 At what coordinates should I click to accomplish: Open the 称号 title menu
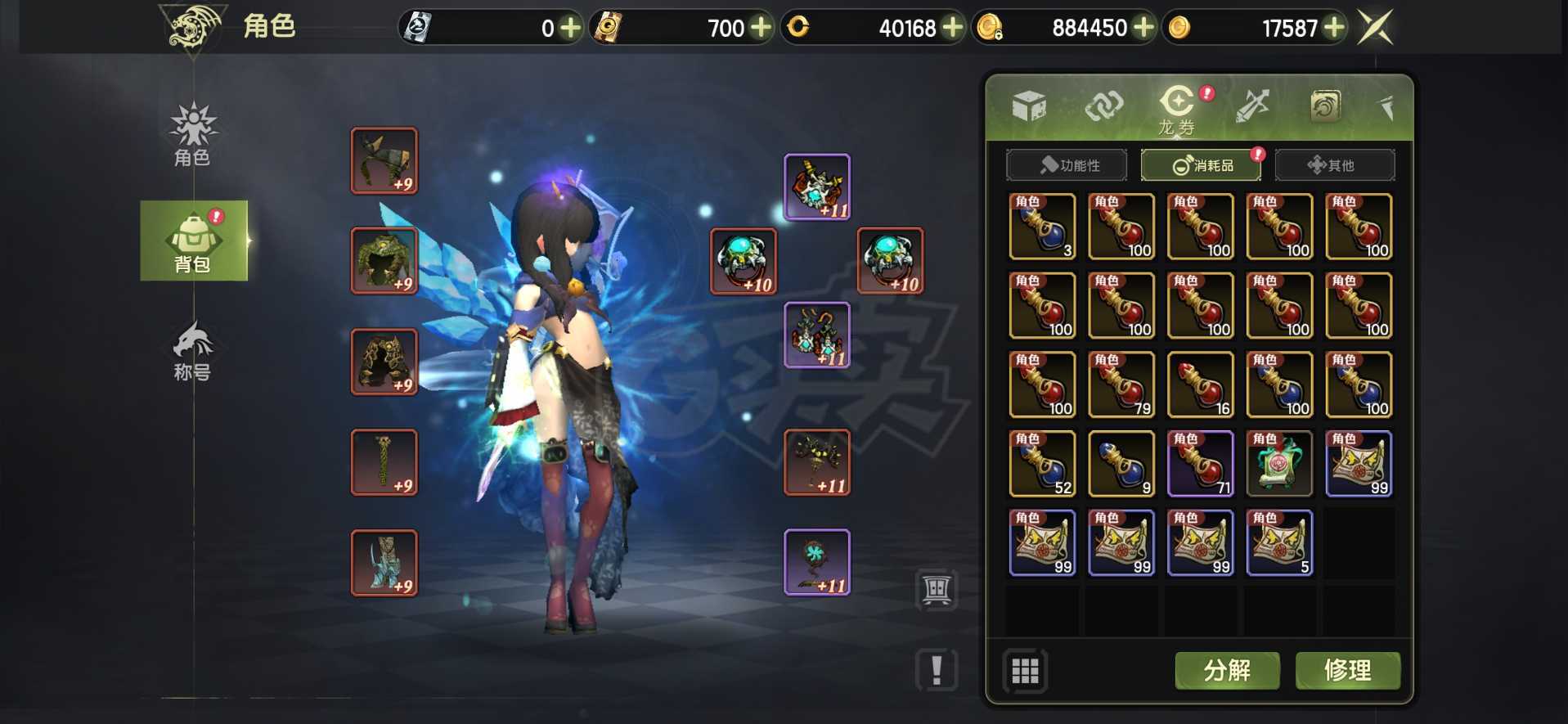[193, 352]
